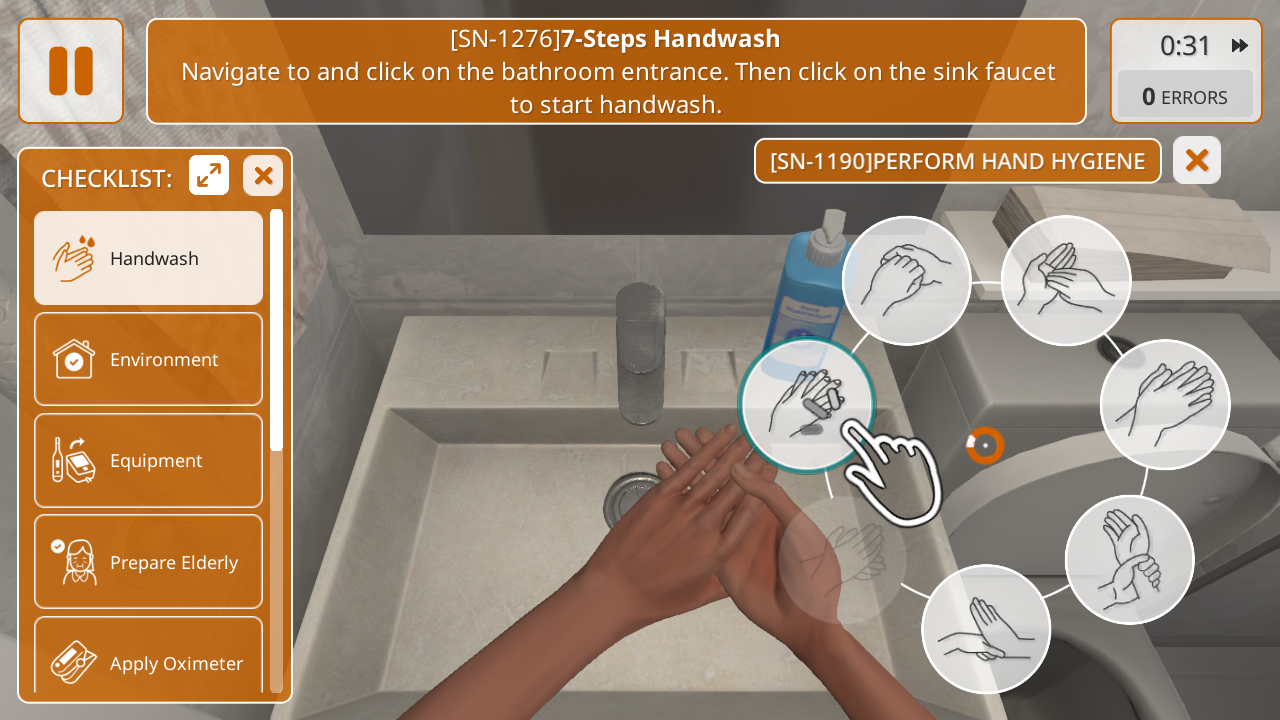Select the Prepare Elderly checklist item

pyautogui.click(x=149, y=562)
